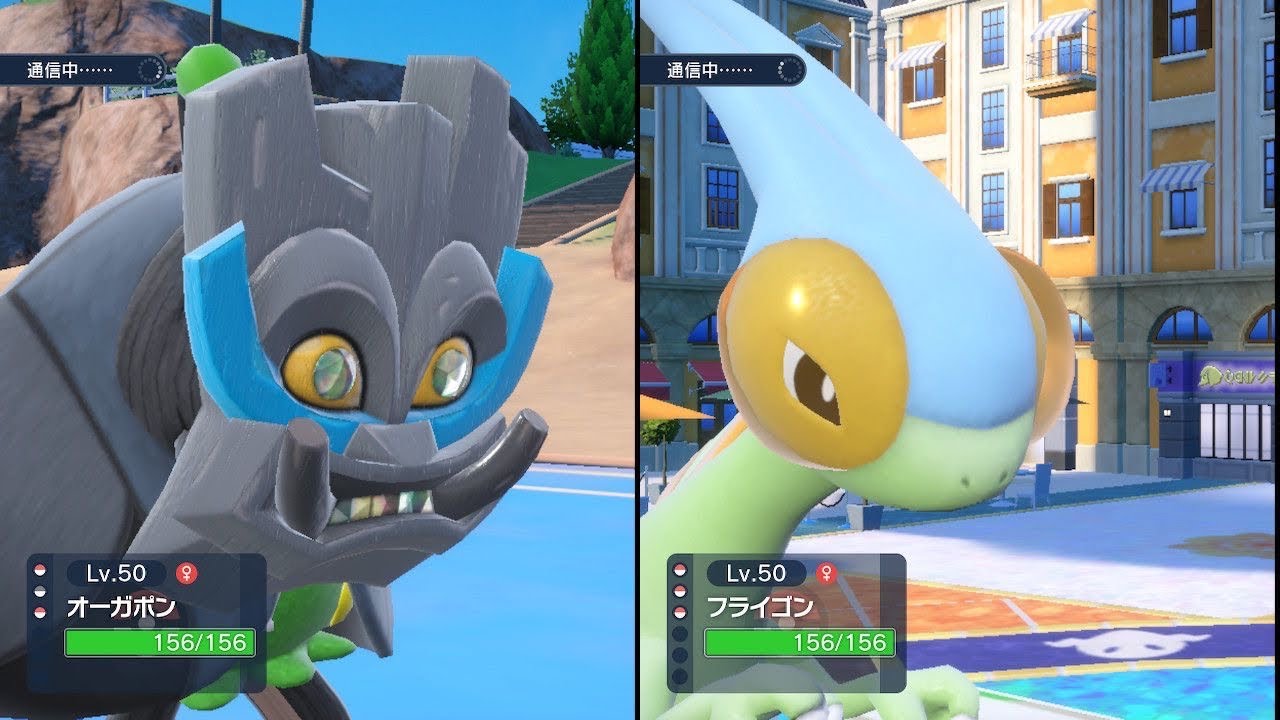Select the female symbol beside フライゴン's level
The image size is (1280, 720).
826,572
